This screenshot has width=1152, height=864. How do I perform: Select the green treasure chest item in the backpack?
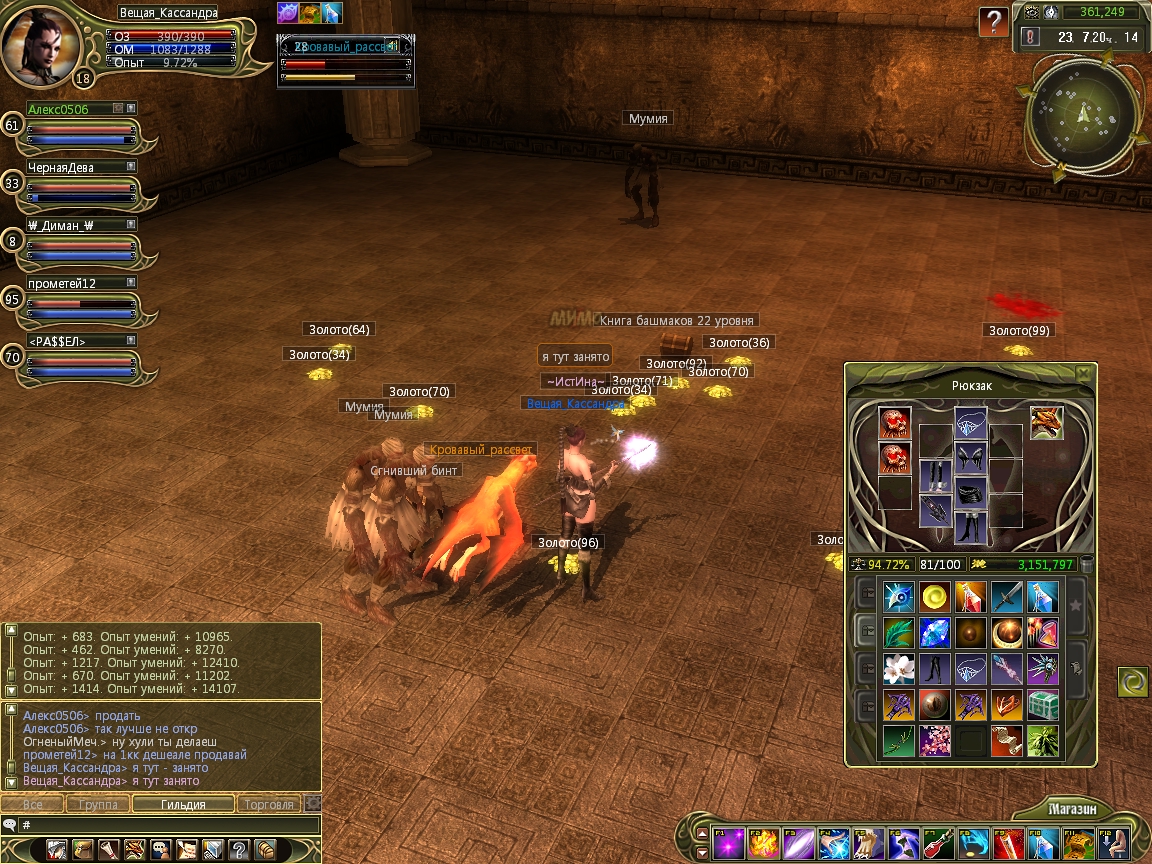click(x=1043, y=704)
